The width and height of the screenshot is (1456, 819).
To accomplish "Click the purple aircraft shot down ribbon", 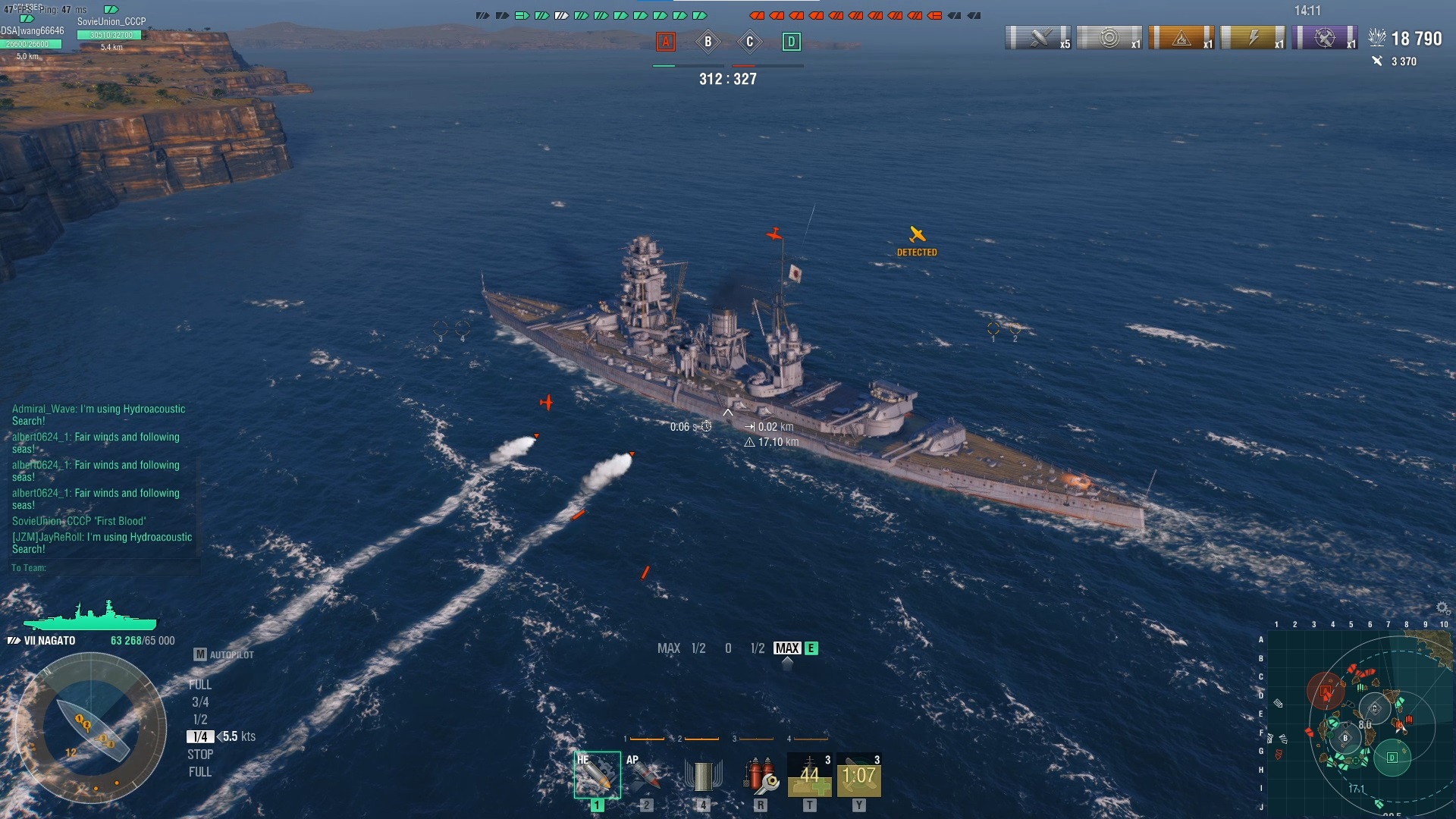I will [x=1324, y=37].
